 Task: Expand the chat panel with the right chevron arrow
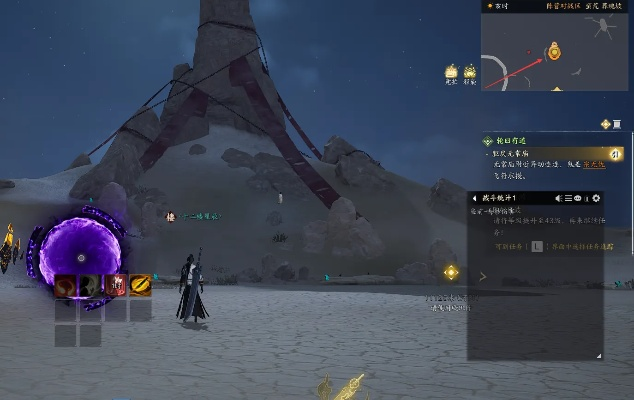click(483, 276)
